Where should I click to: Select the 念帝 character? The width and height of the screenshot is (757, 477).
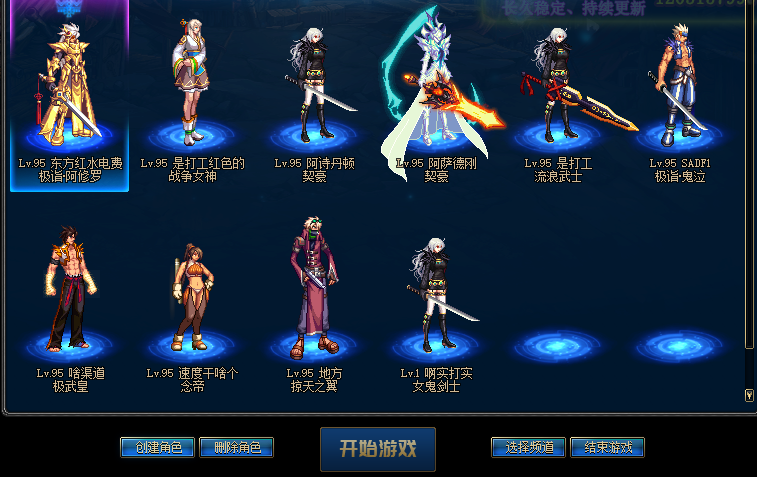(x=192, y=300)
